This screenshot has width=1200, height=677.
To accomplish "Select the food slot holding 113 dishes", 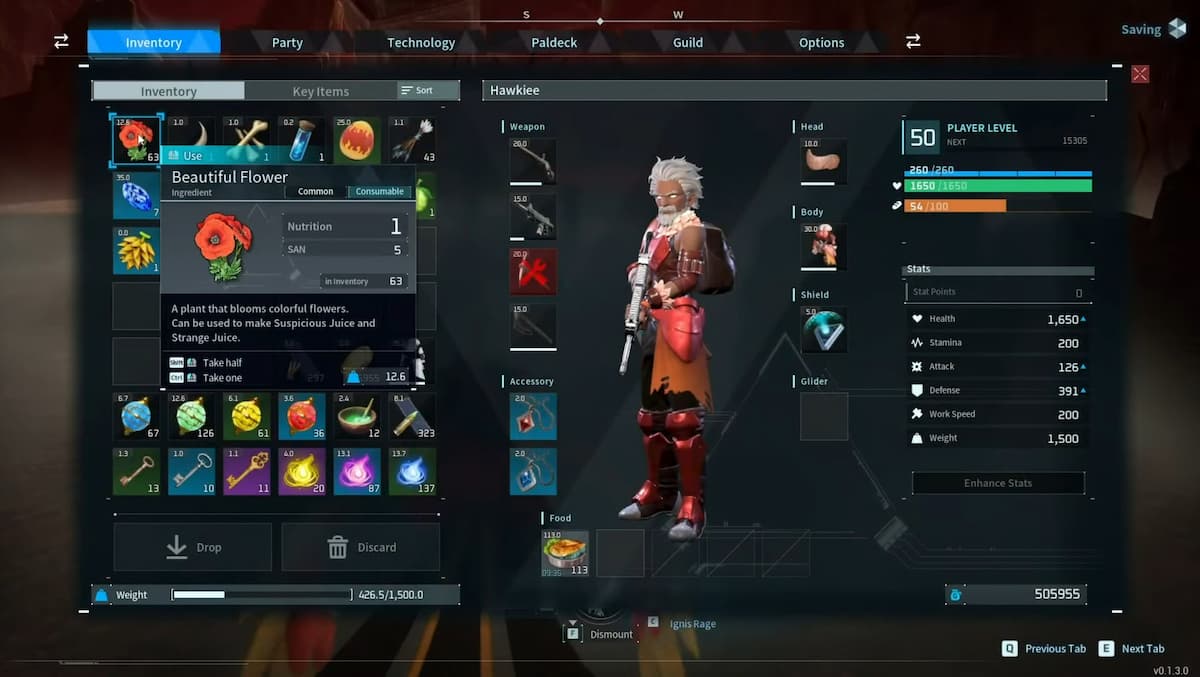I will coord(565,553).
